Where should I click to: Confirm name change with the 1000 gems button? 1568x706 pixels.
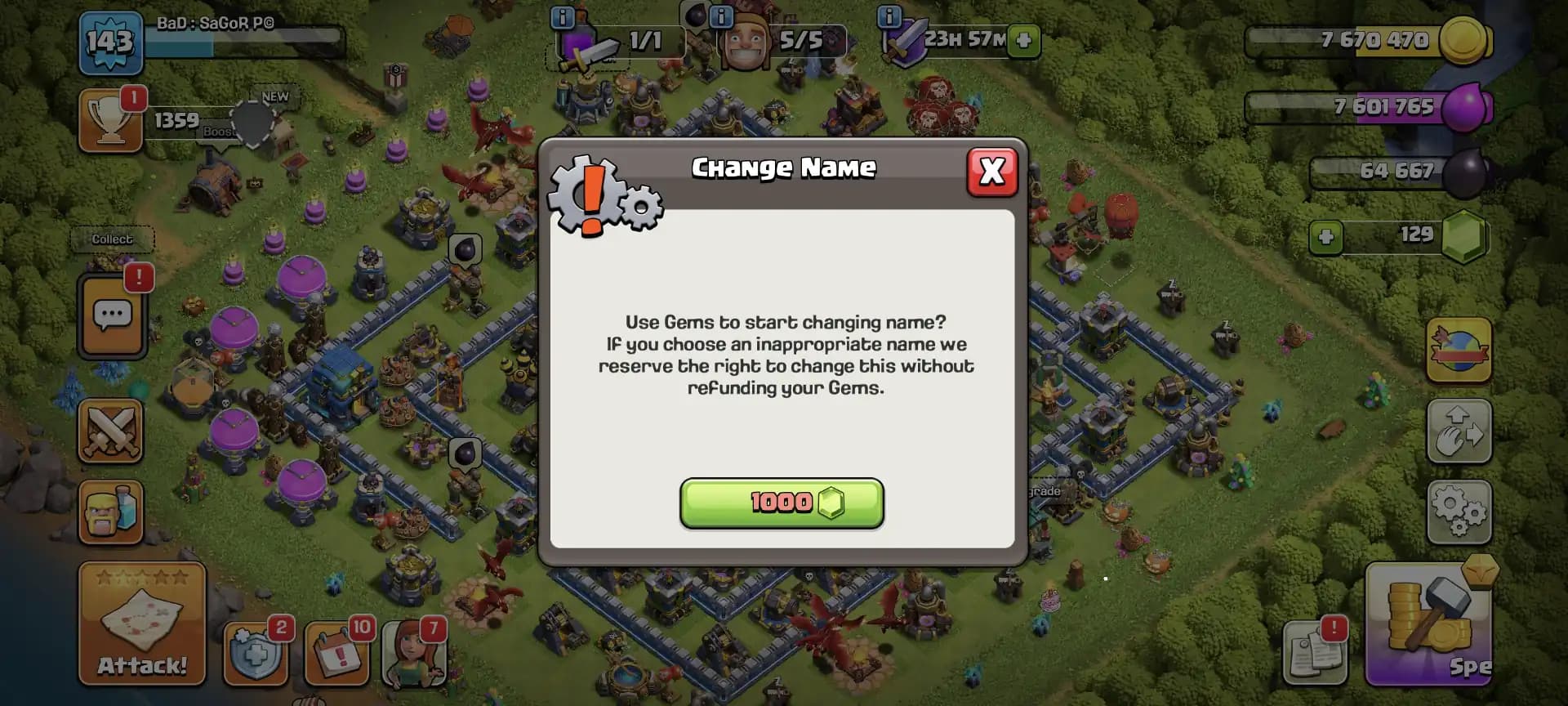782,504
